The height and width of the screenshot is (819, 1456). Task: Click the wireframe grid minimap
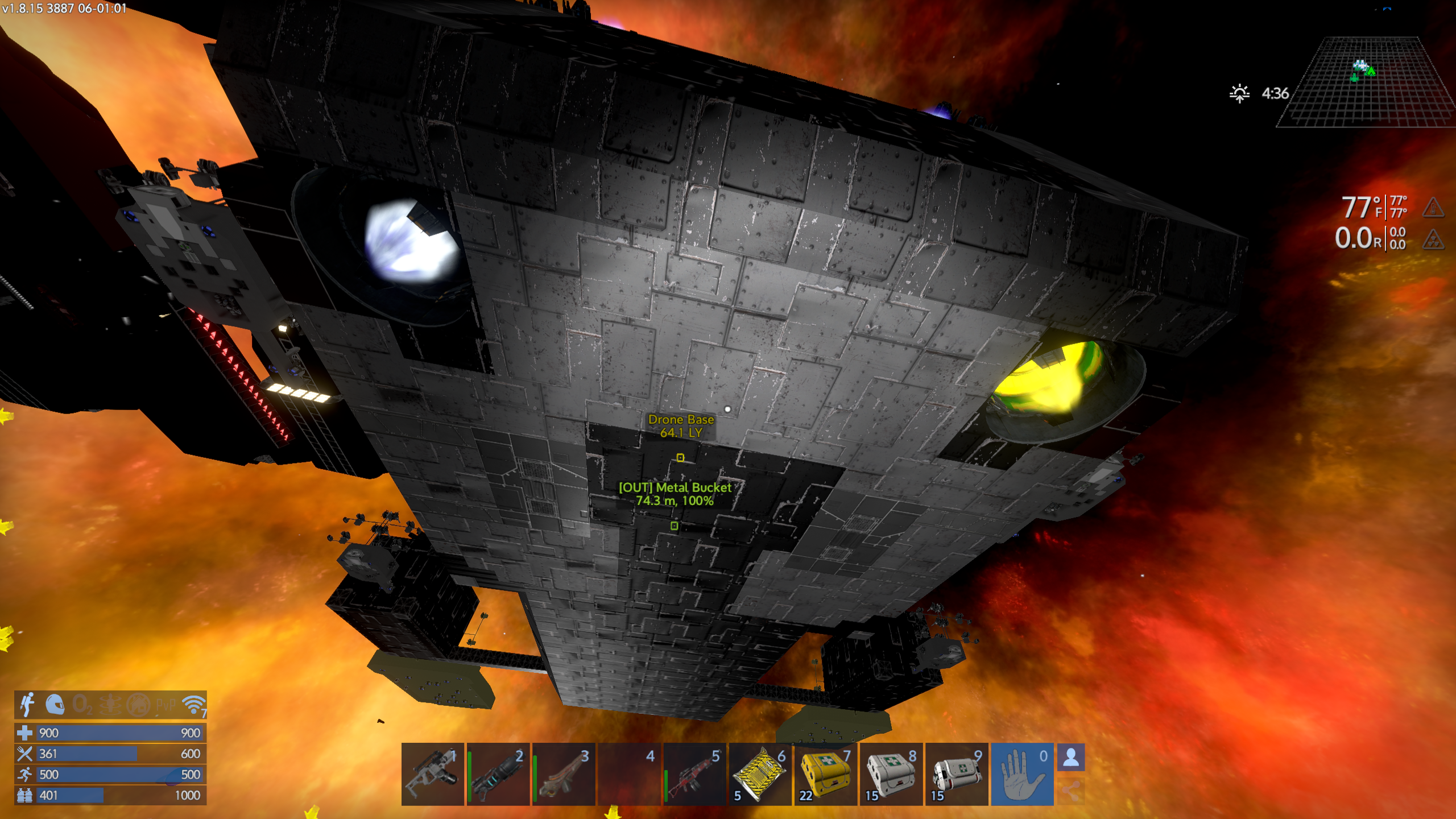click(x=1365, y=82)
